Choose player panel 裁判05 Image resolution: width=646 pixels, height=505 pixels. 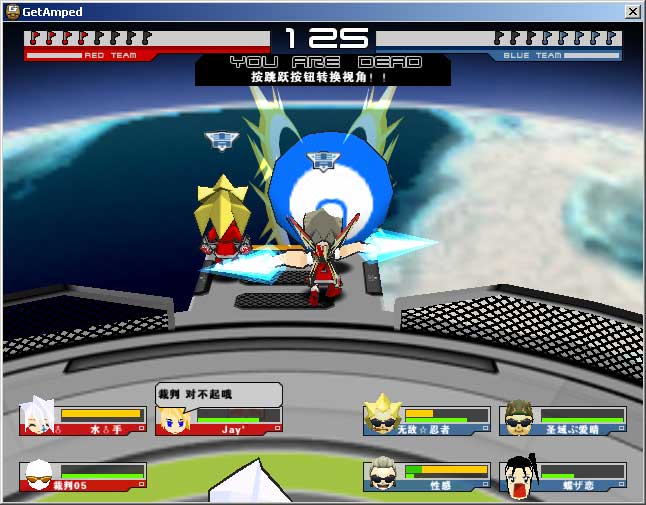[83, 477]
